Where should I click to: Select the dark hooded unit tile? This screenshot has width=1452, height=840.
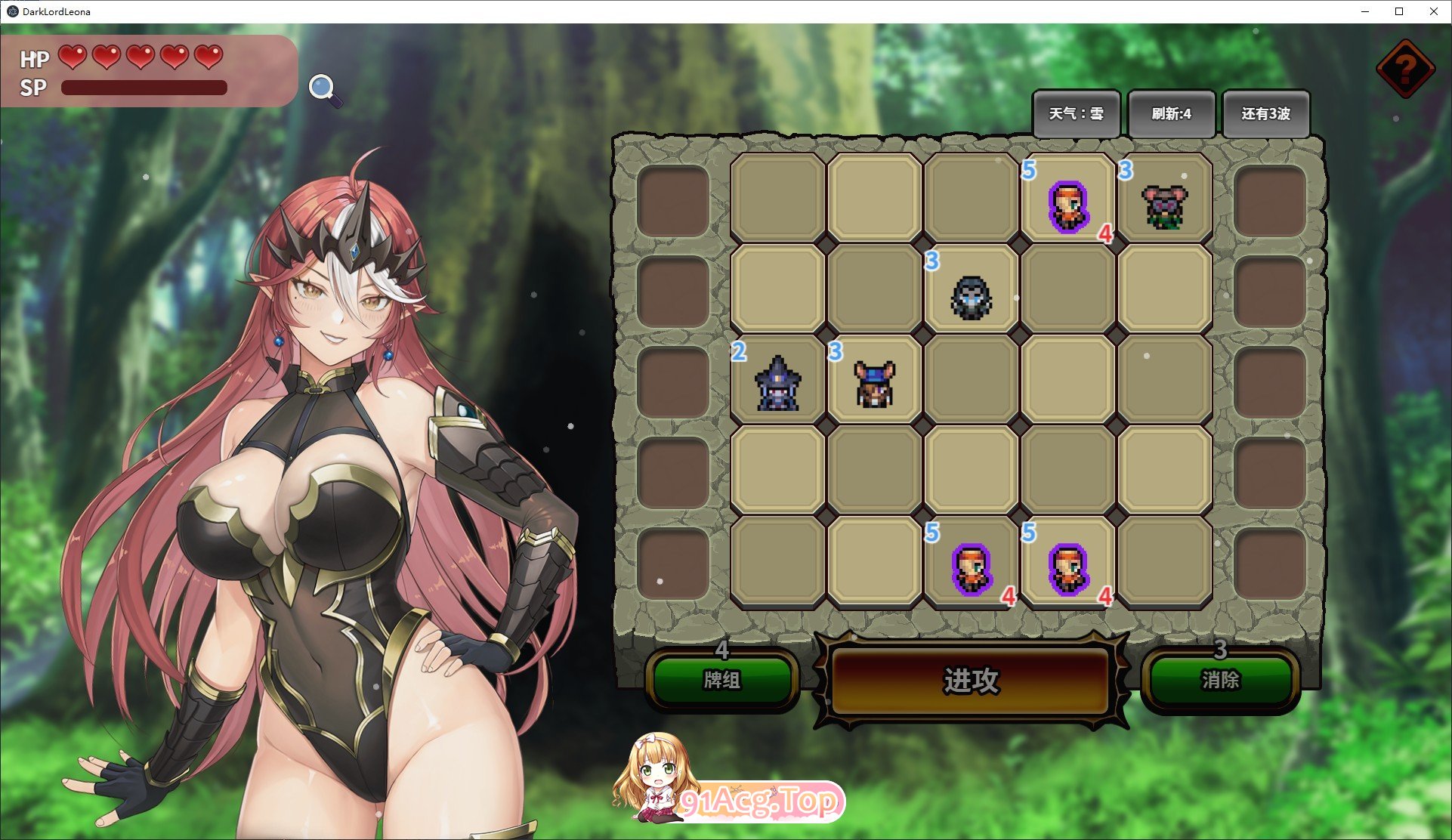(x=971, y=295)
